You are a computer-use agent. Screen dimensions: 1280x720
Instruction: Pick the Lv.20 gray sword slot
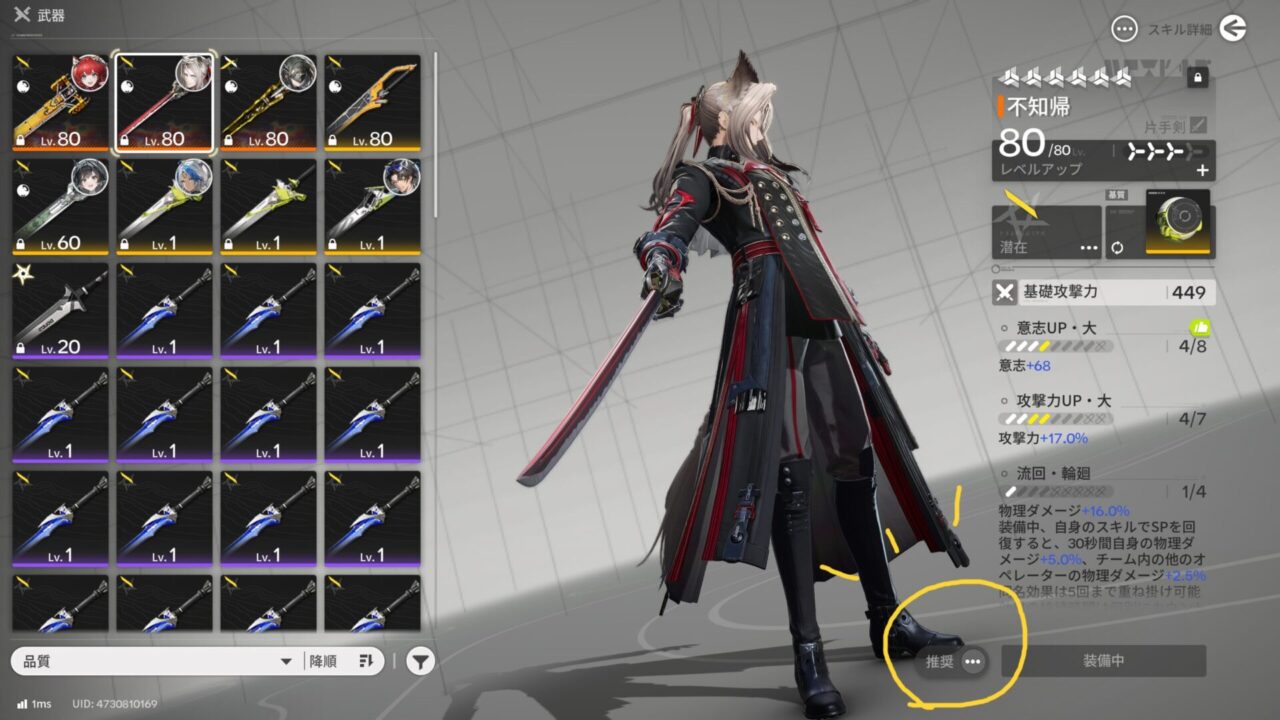pos(61,311)
